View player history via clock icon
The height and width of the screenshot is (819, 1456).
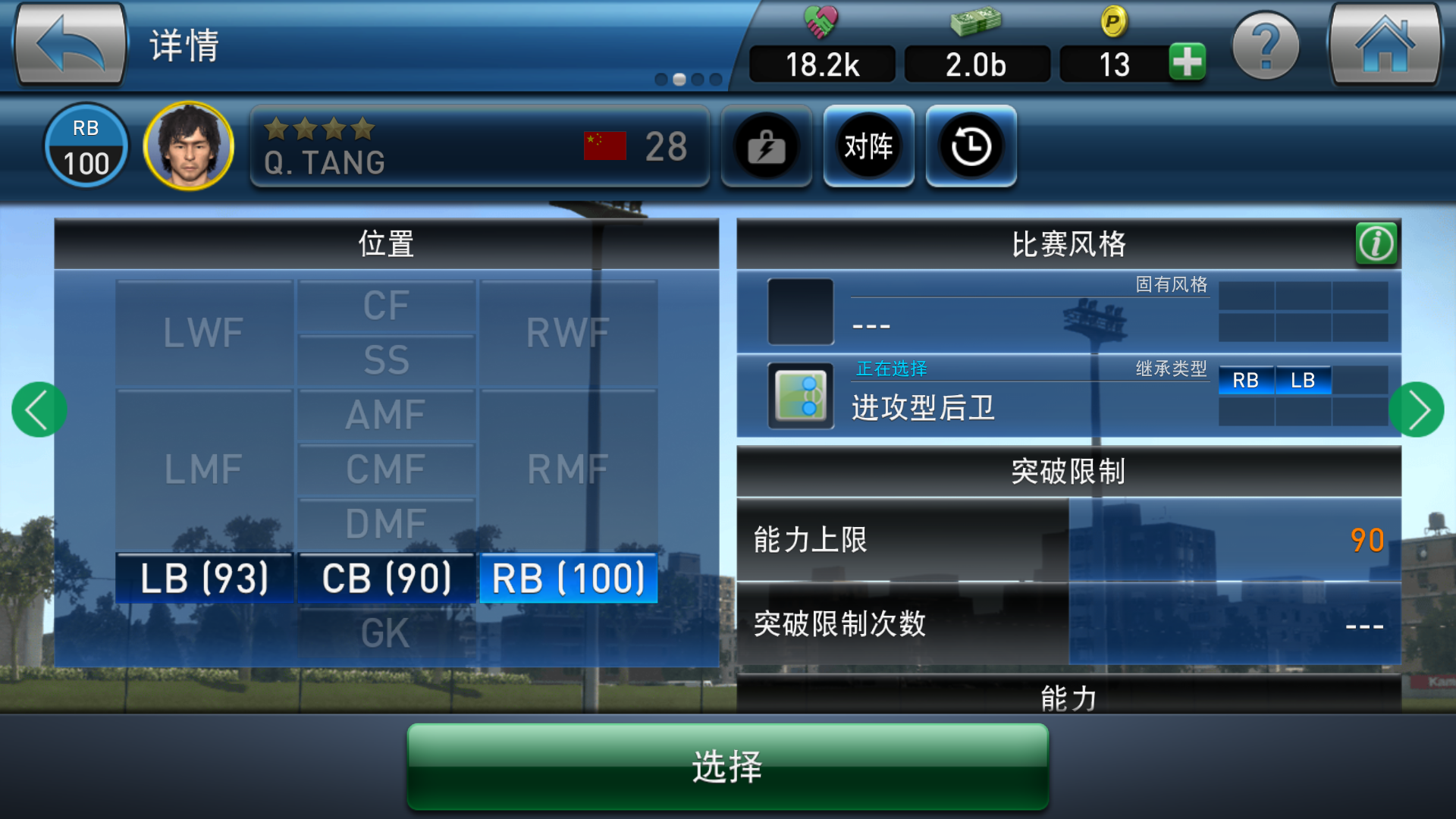[971, 146]
